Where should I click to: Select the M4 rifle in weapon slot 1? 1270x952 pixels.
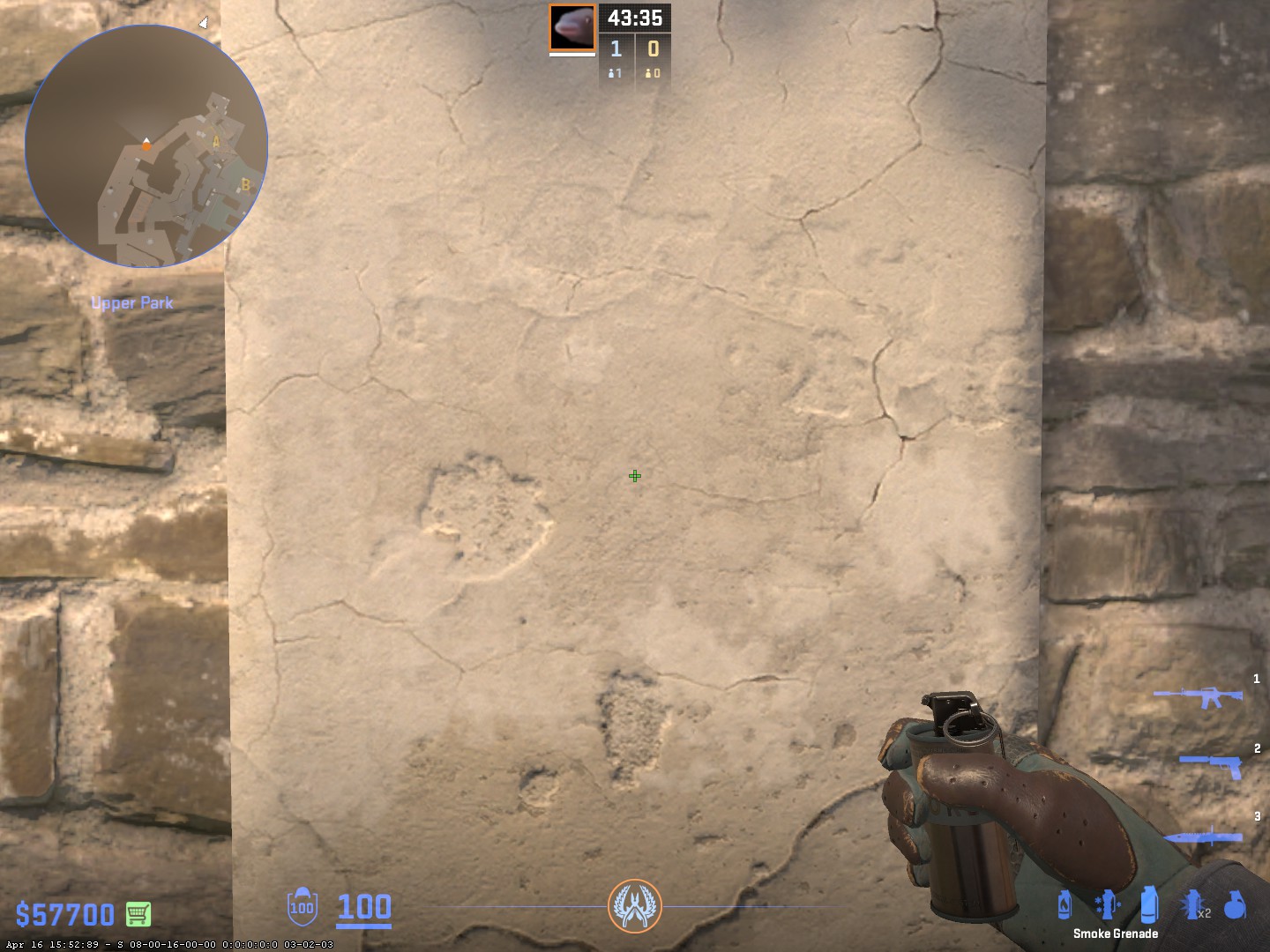point(1198,697)
